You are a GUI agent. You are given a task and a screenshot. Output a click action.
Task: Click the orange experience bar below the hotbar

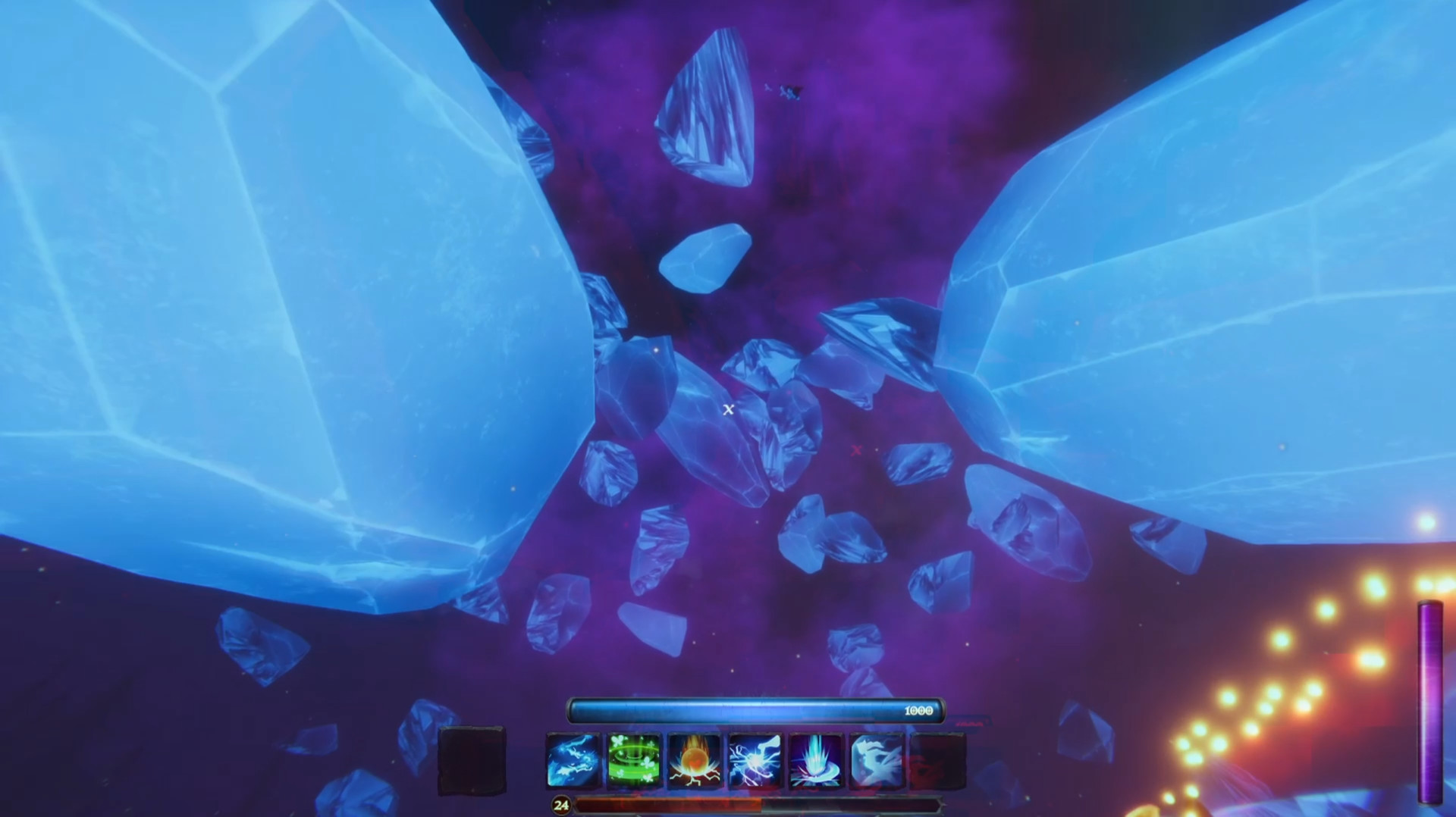pos(758,806)
